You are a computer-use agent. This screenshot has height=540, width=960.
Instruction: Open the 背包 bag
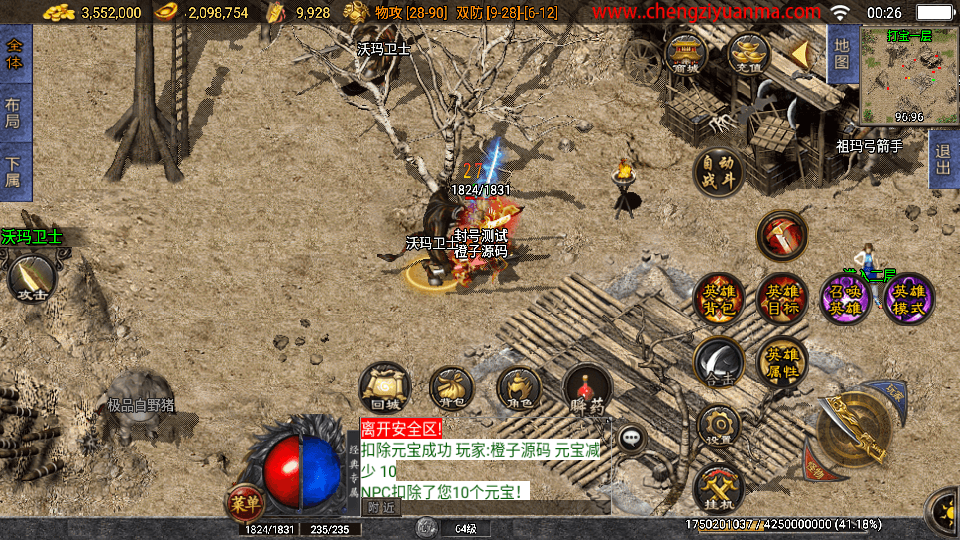tap(451, 388)
